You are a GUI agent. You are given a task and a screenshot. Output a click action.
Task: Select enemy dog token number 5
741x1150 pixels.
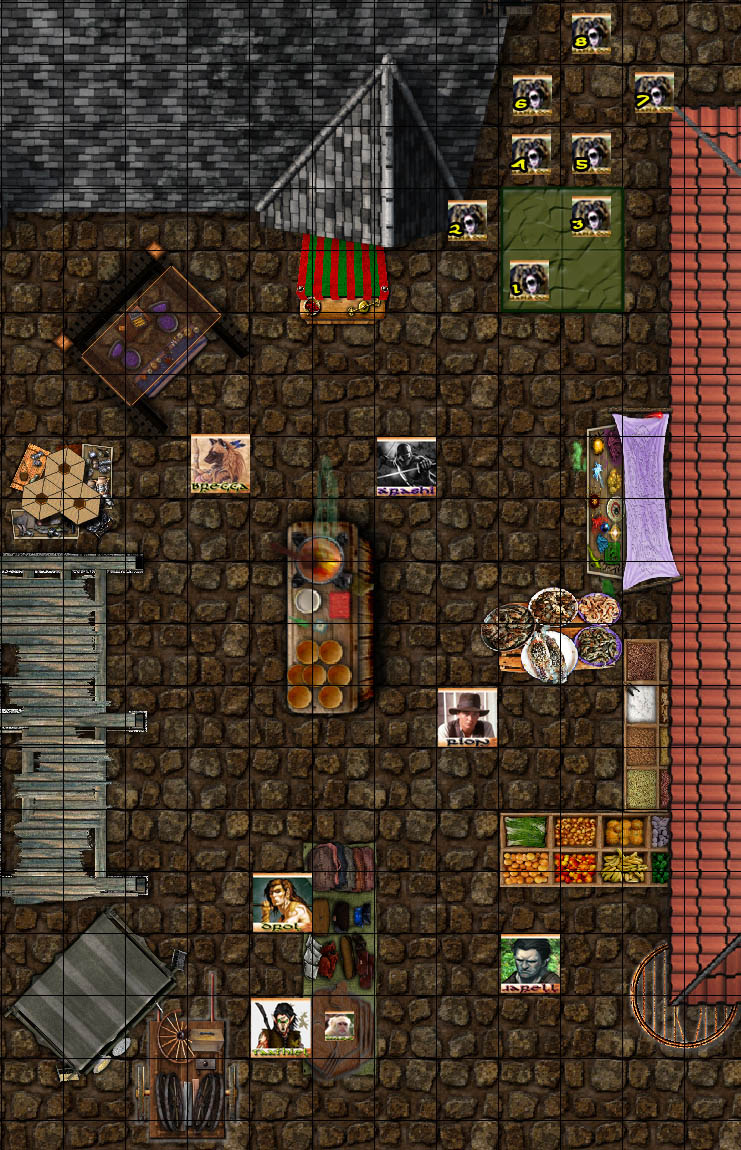click(x=592, y=154)
